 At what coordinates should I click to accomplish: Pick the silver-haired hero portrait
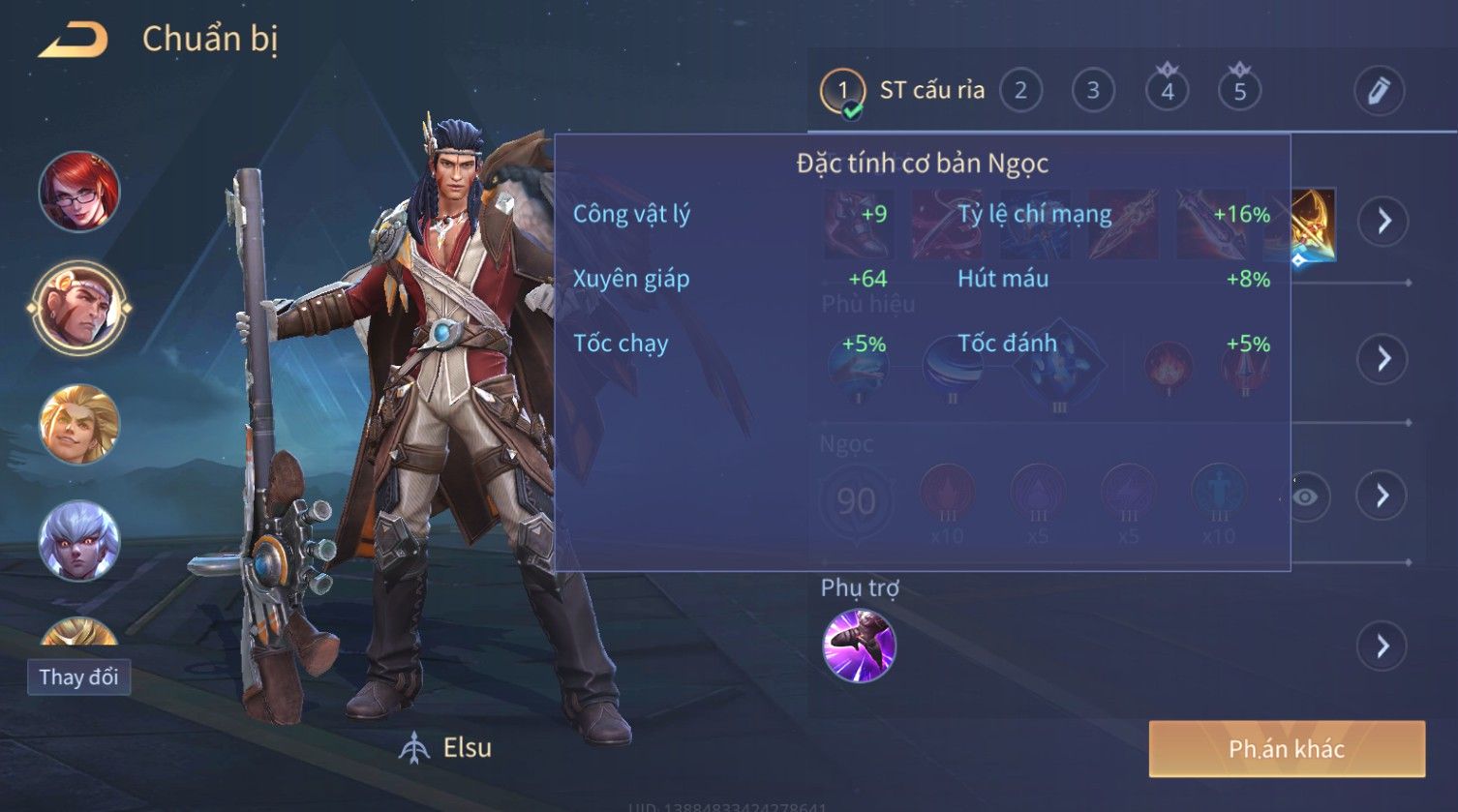(x=79, y=540)
